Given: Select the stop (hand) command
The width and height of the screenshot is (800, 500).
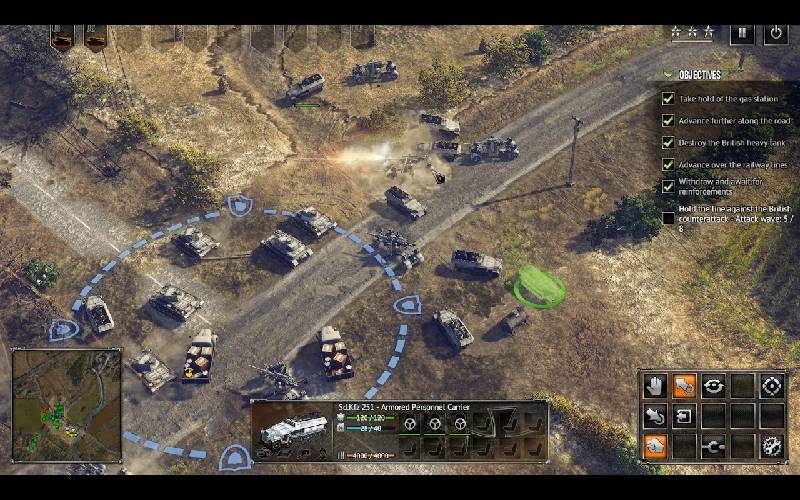Looking at the screenshot, I should pos(655,385).
